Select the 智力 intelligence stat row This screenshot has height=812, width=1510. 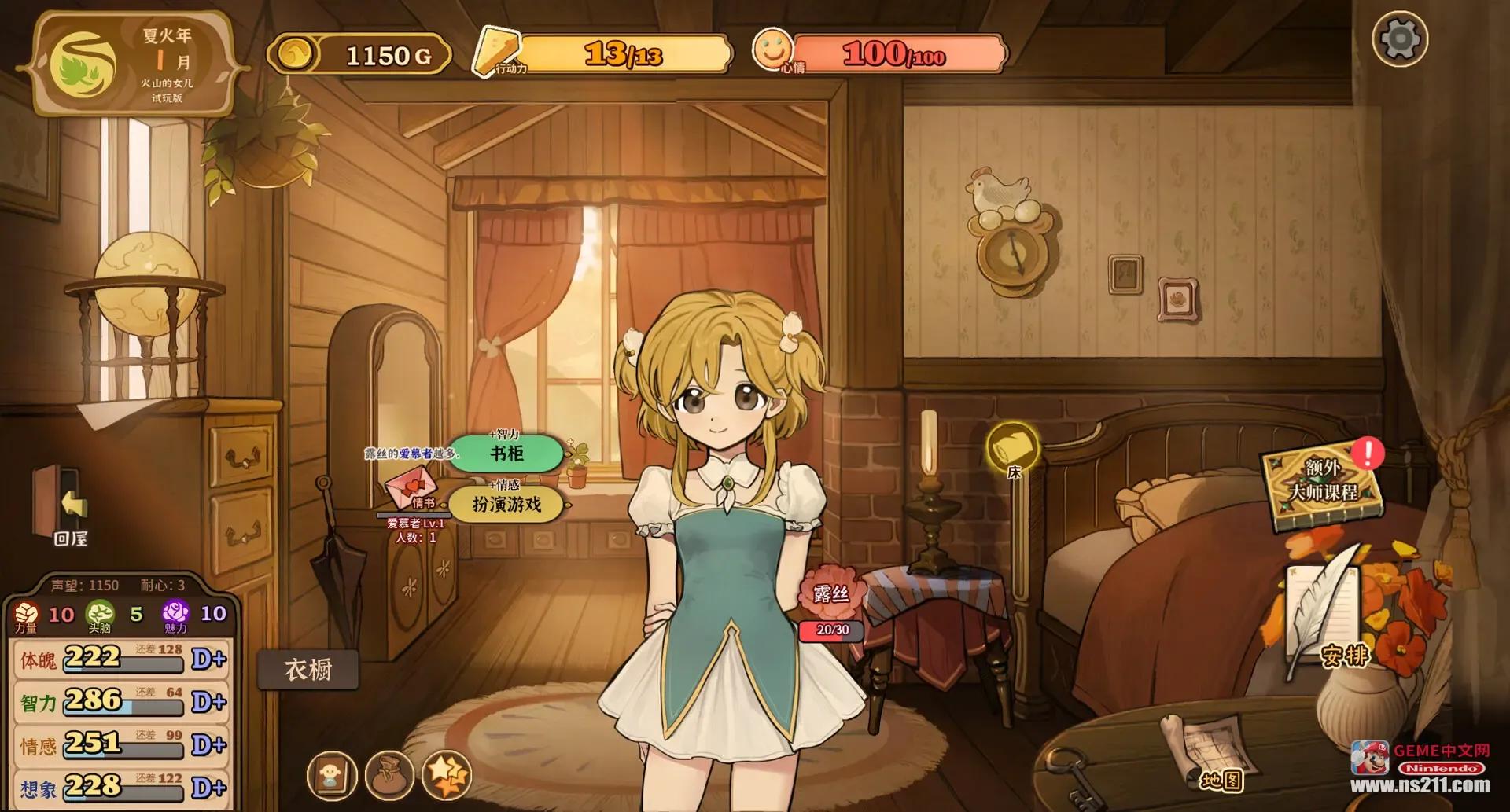pos(122,702)
